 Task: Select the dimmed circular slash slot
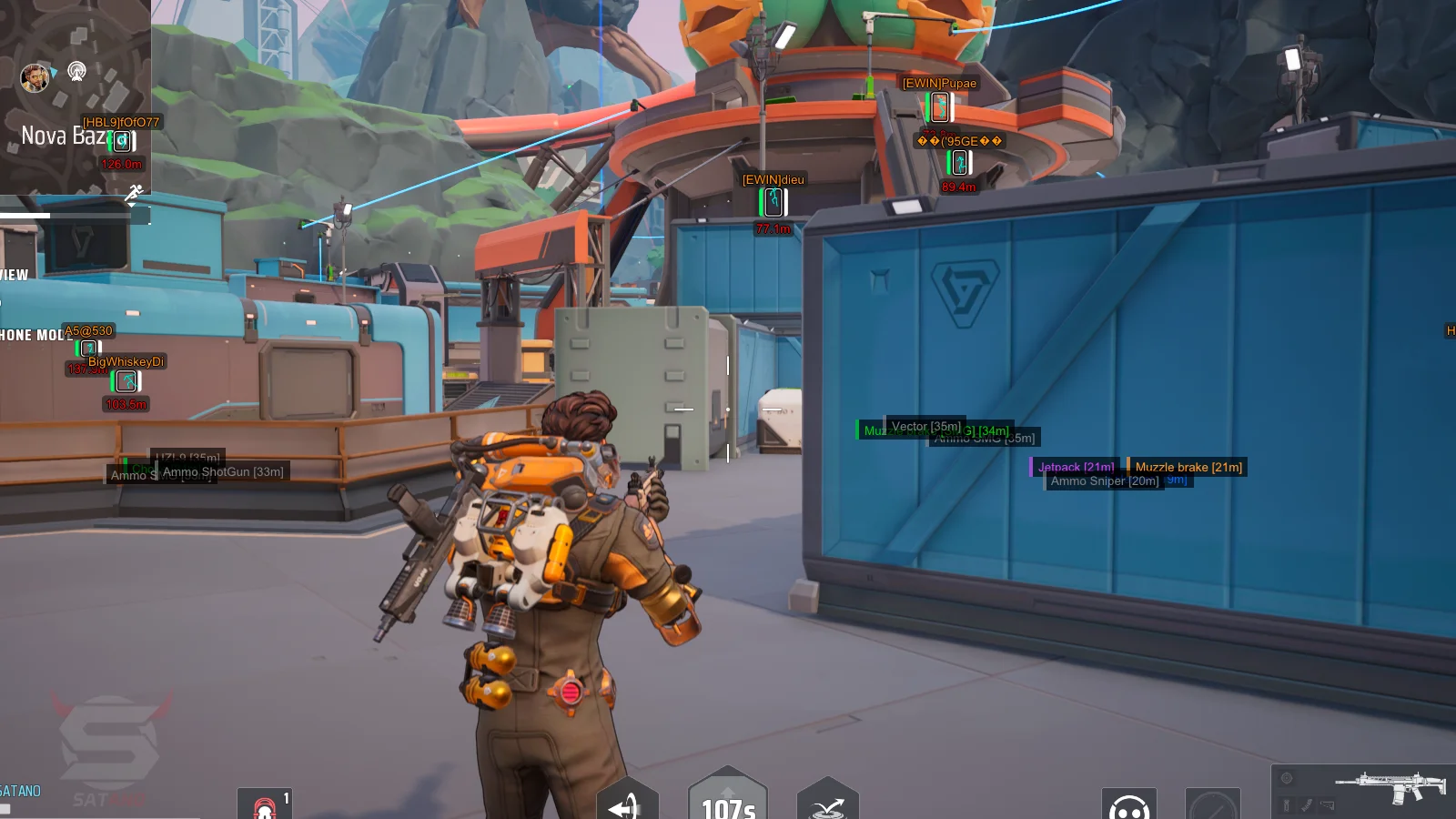click(1212, 804)
